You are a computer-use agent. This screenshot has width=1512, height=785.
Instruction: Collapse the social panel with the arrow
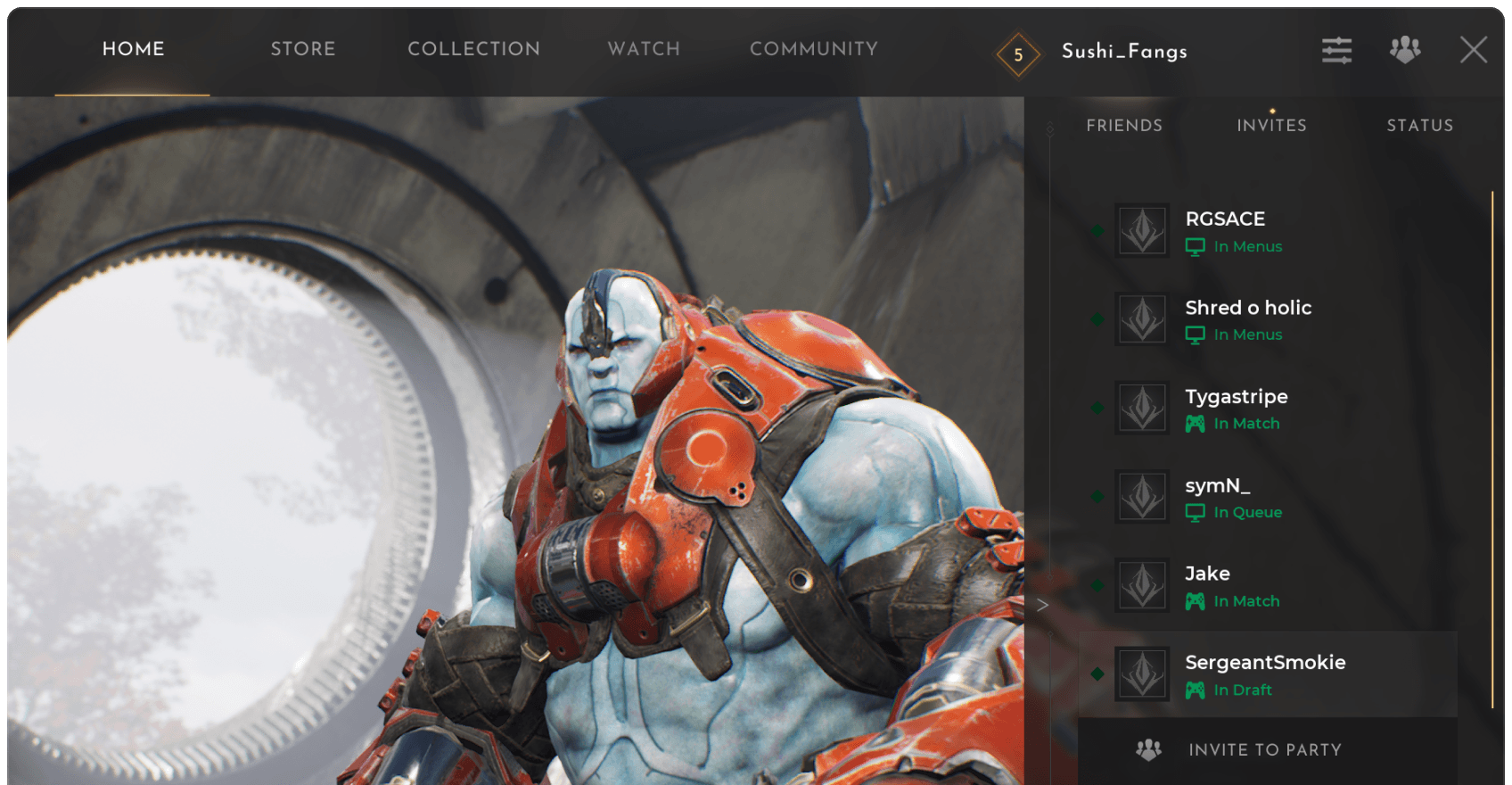pyautogui.click(x=1042, y=605)
